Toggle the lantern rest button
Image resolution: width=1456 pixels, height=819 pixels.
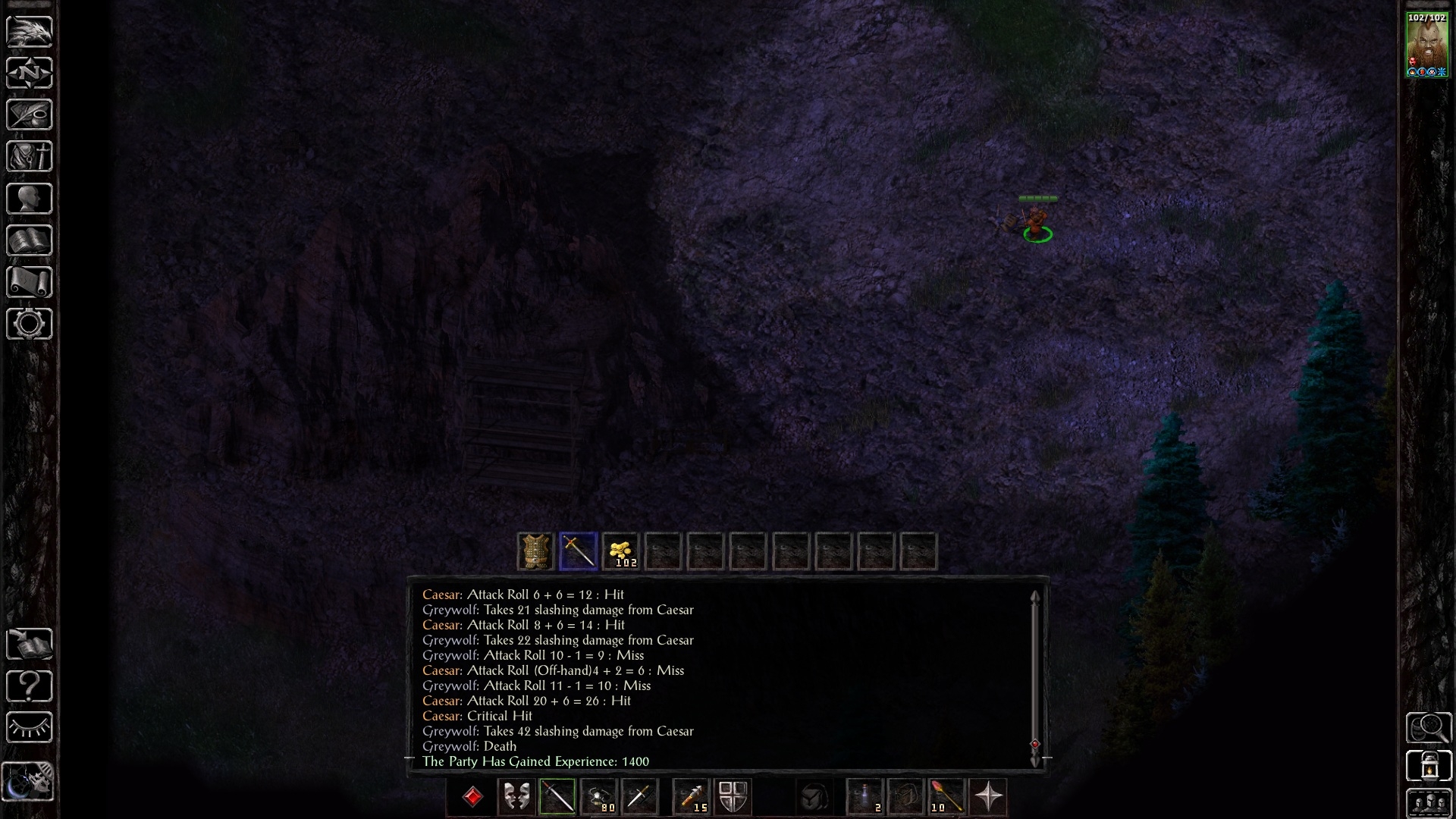[x=1429, y=766]
